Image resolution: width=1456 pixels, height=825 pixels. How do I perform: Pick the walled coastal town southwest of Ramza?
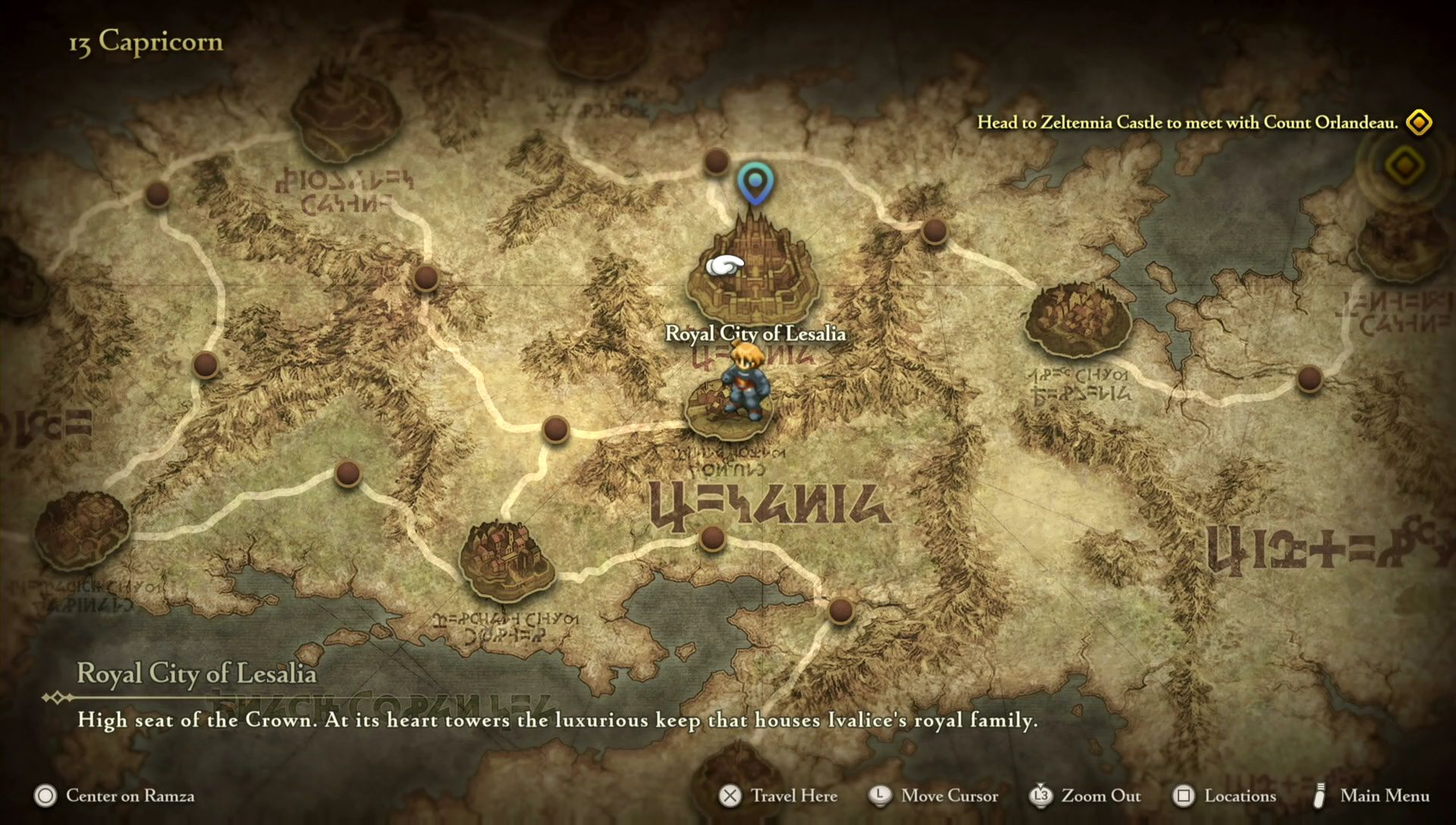[x=507, y=559]
